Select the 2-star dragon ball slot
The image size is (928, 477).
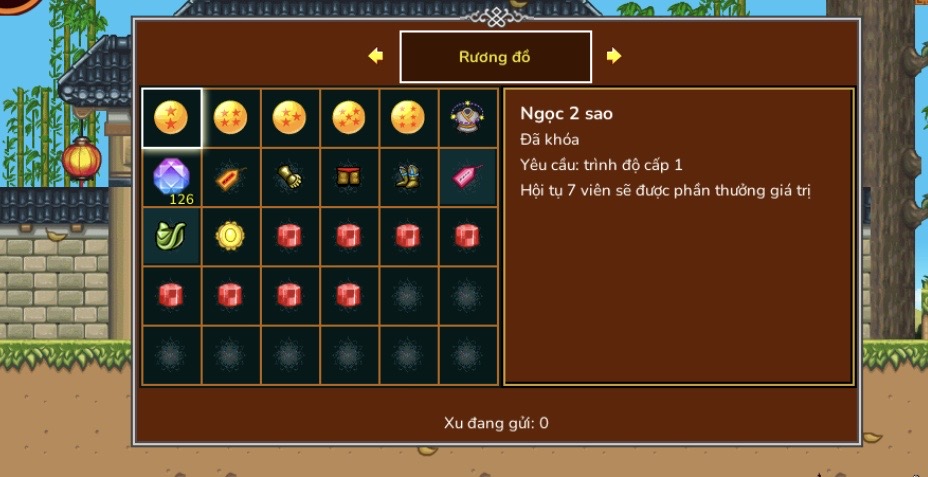171,118
